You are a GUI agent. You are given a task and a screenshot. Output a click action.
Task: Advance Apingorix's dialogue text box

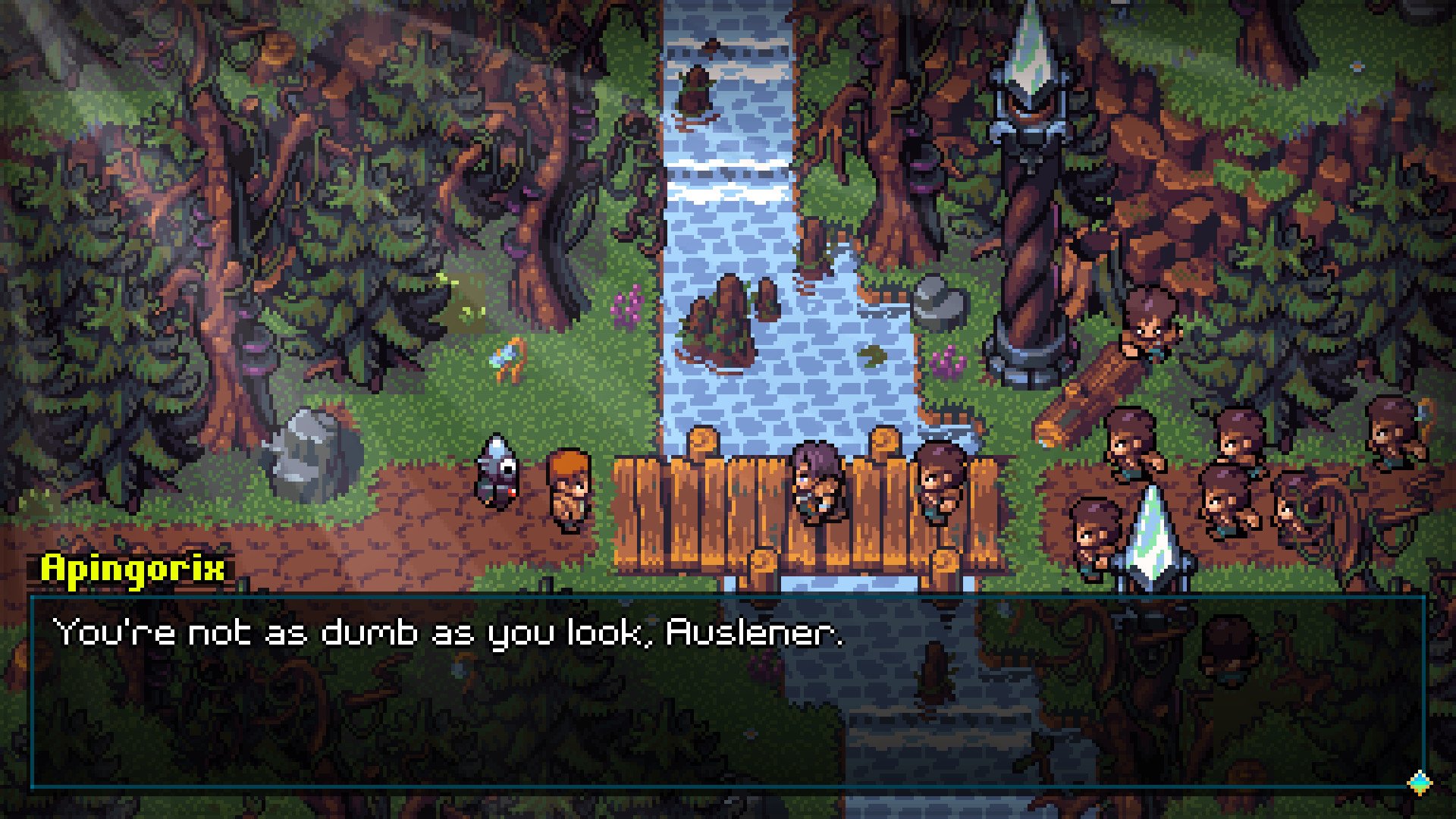tap(726, 692)
